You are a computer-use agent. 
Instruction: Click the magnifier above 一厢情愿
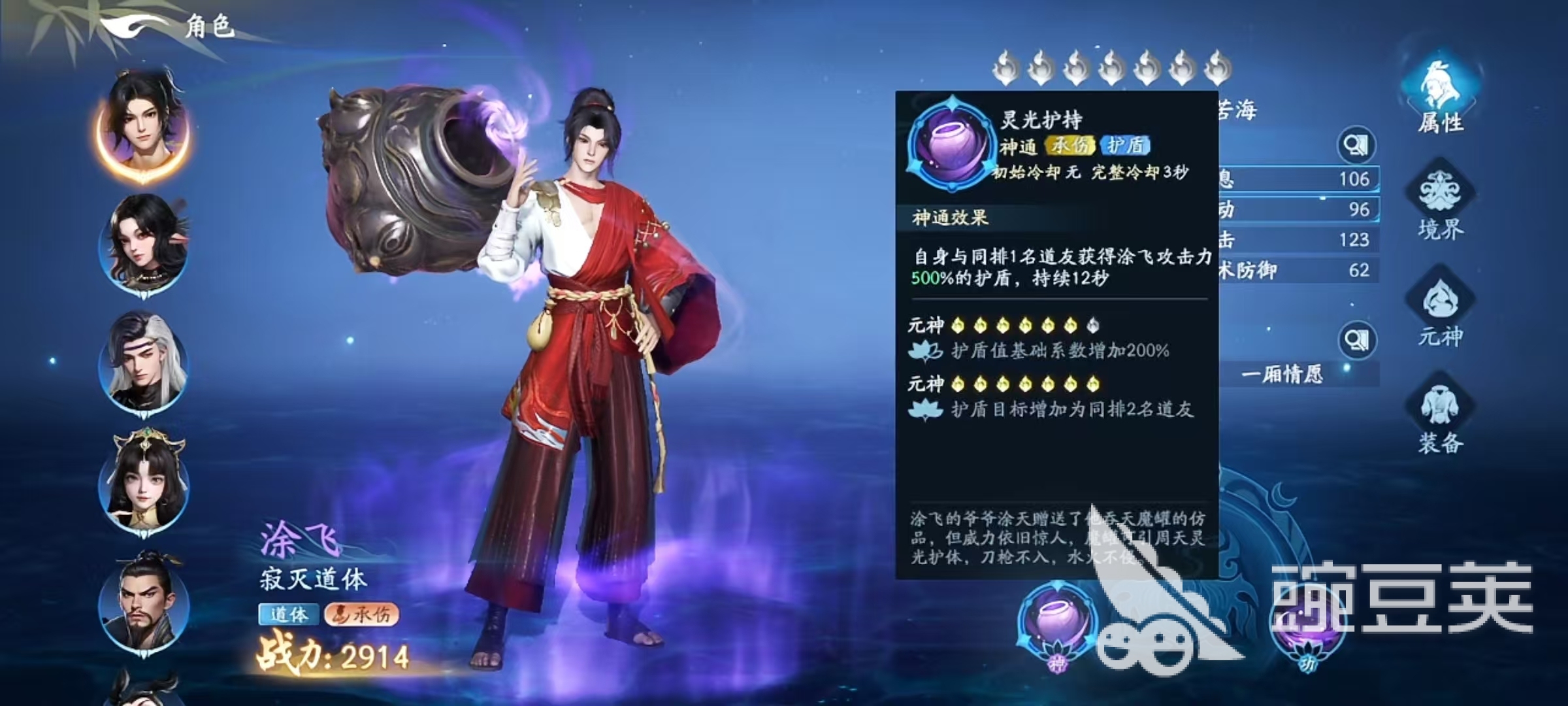[x=1357, y=340]
